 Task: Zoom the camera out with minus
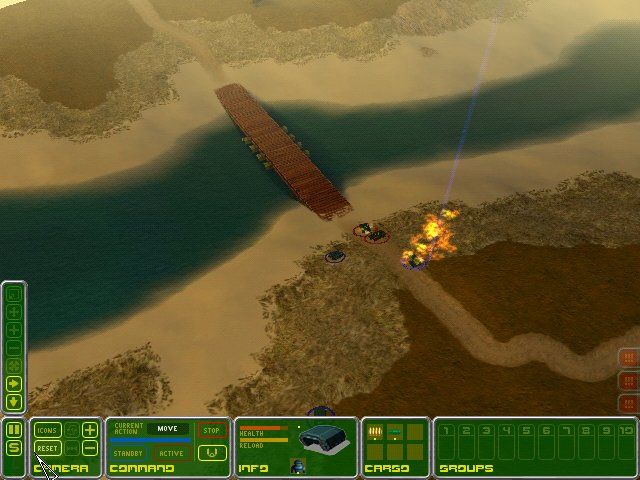click(x=90, y=449)
